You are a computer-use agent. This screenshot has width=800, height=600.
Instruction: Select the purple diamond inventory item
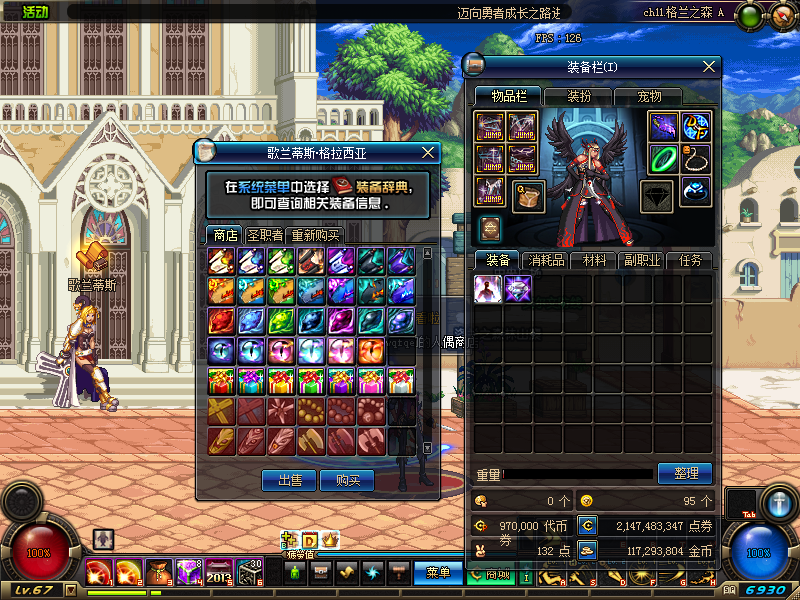coord(517,288)
